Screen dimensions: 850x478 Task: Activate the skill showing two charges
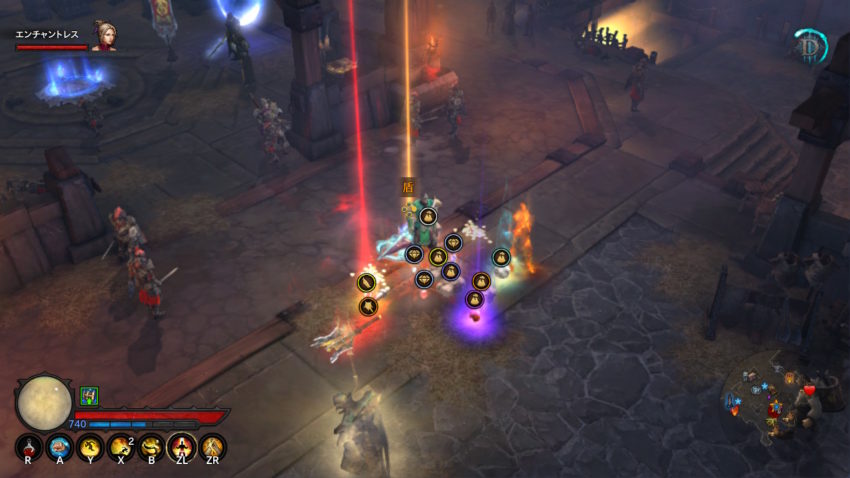[121, 447]
